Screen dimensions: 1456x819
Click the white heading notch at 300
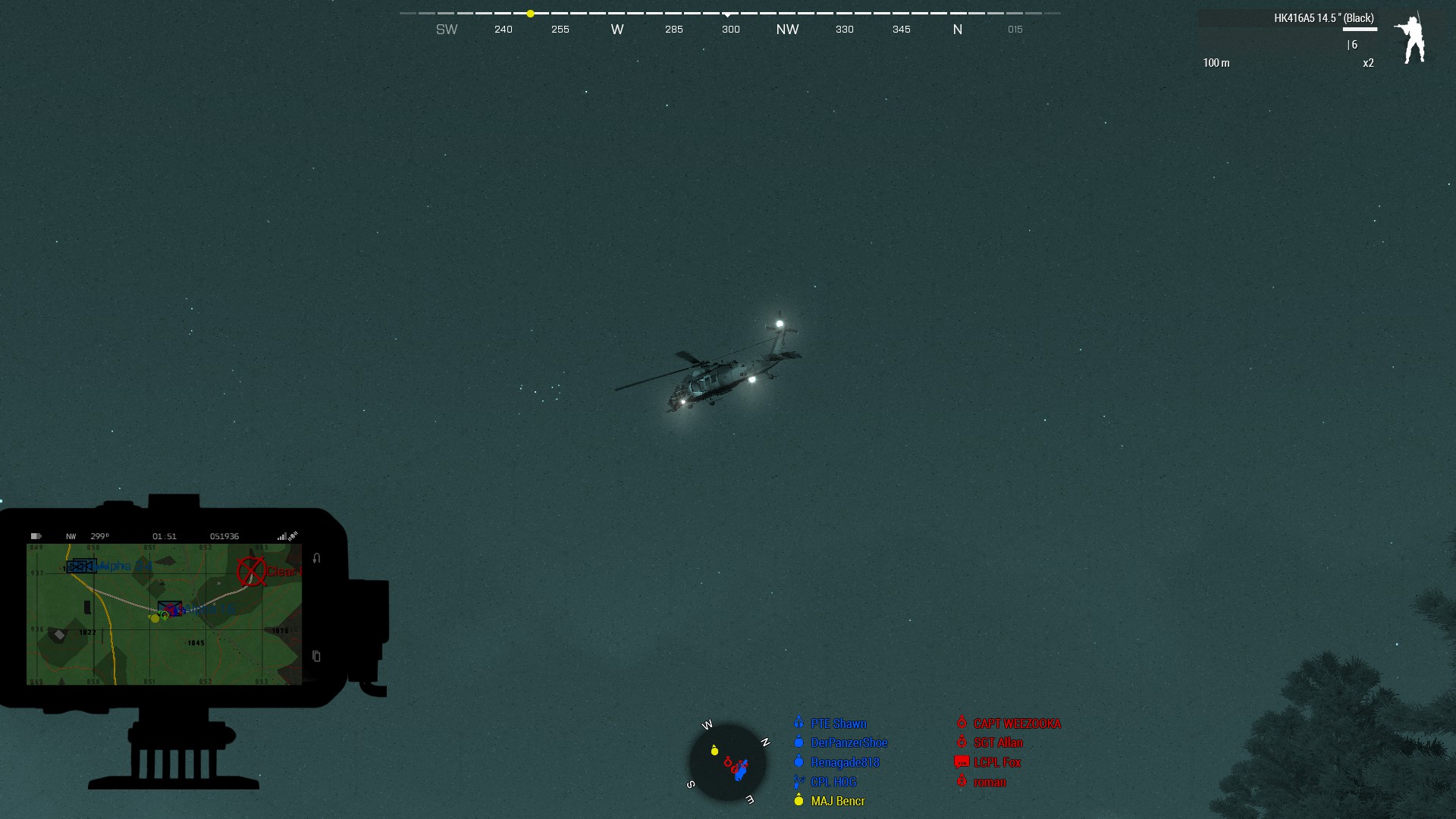click(729, 13)
